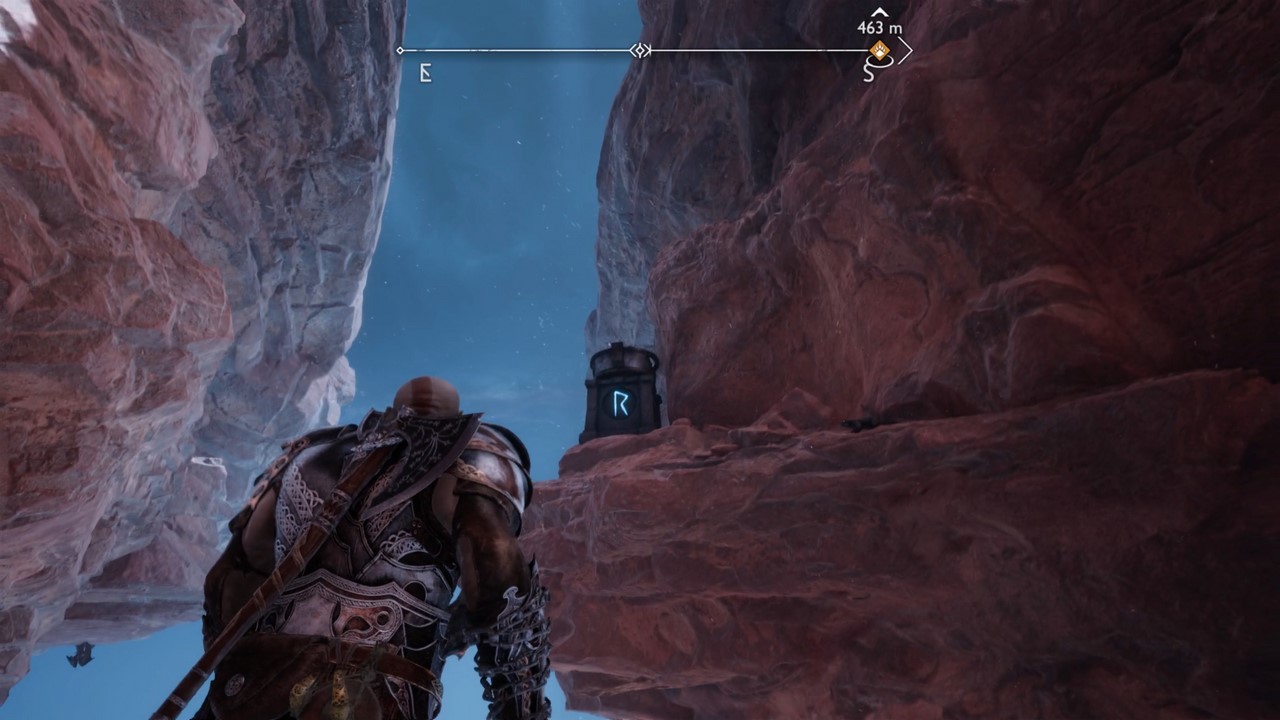Viewport: 1280px width, 720px height.
Task: Expand the right-pointing arrow past the quest marker
Action: pos(906,50)
